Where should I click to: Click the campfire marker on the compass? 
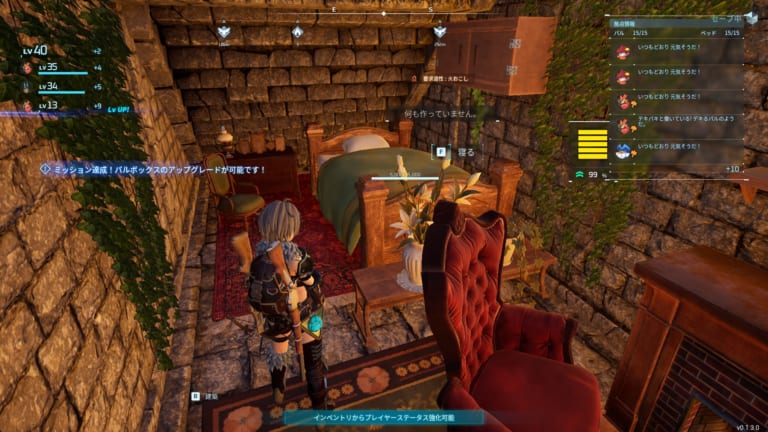(x=297, y=33)
